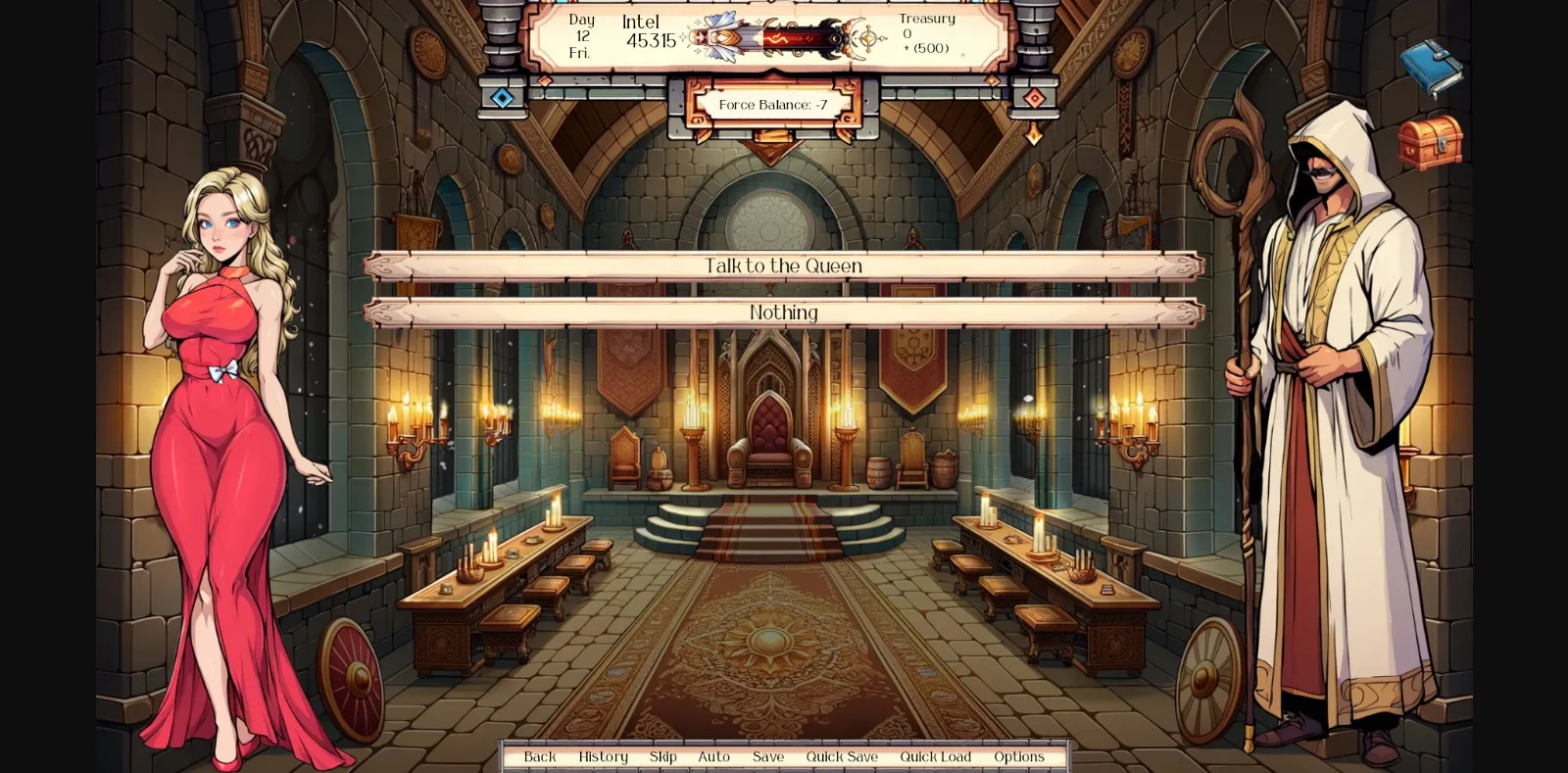Screen dimensions: 1568x773
Task: Open the Options menu
Action: 1019,756
